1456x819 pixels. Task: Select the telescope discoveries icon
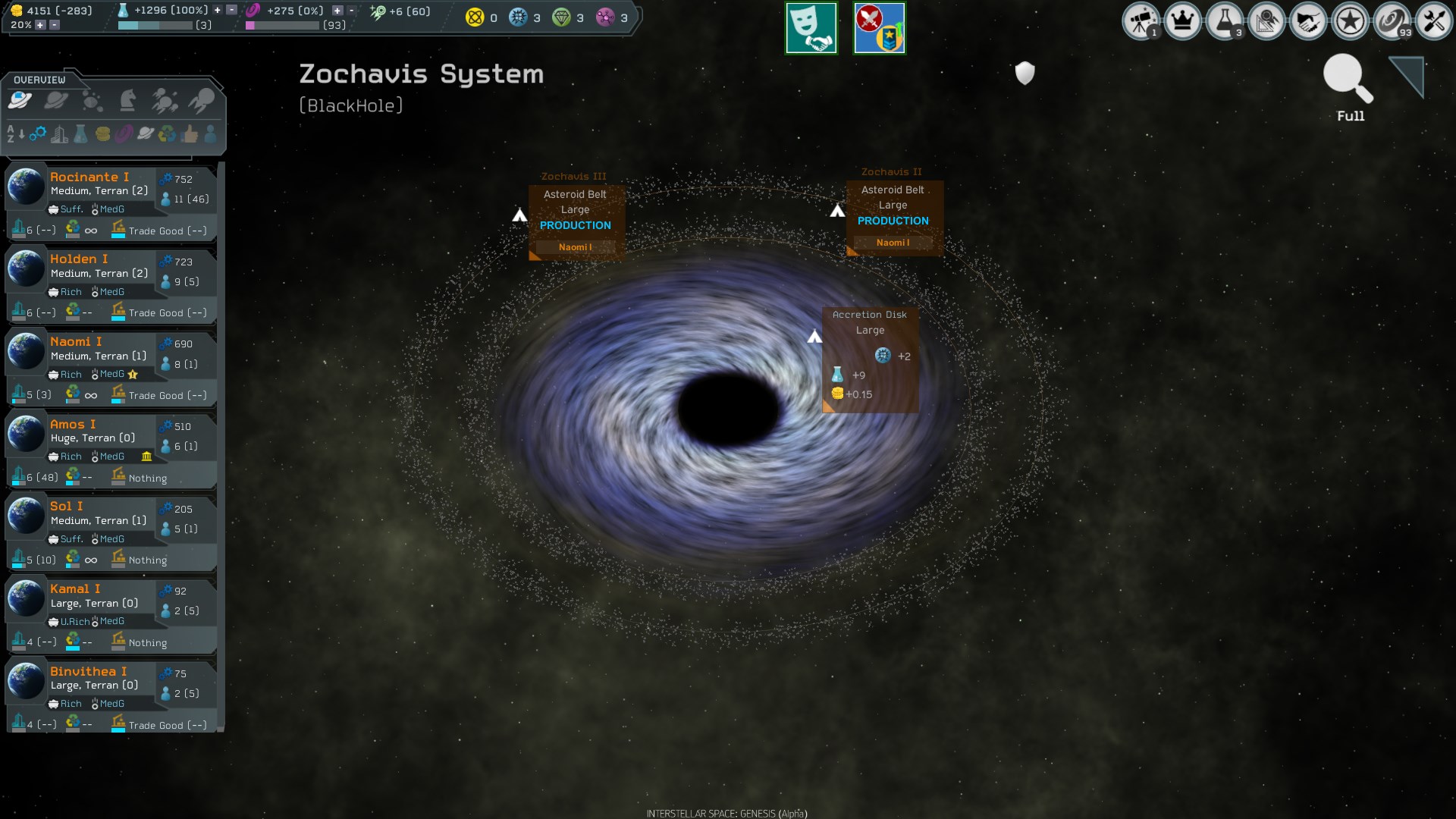tap(1142, 22)
